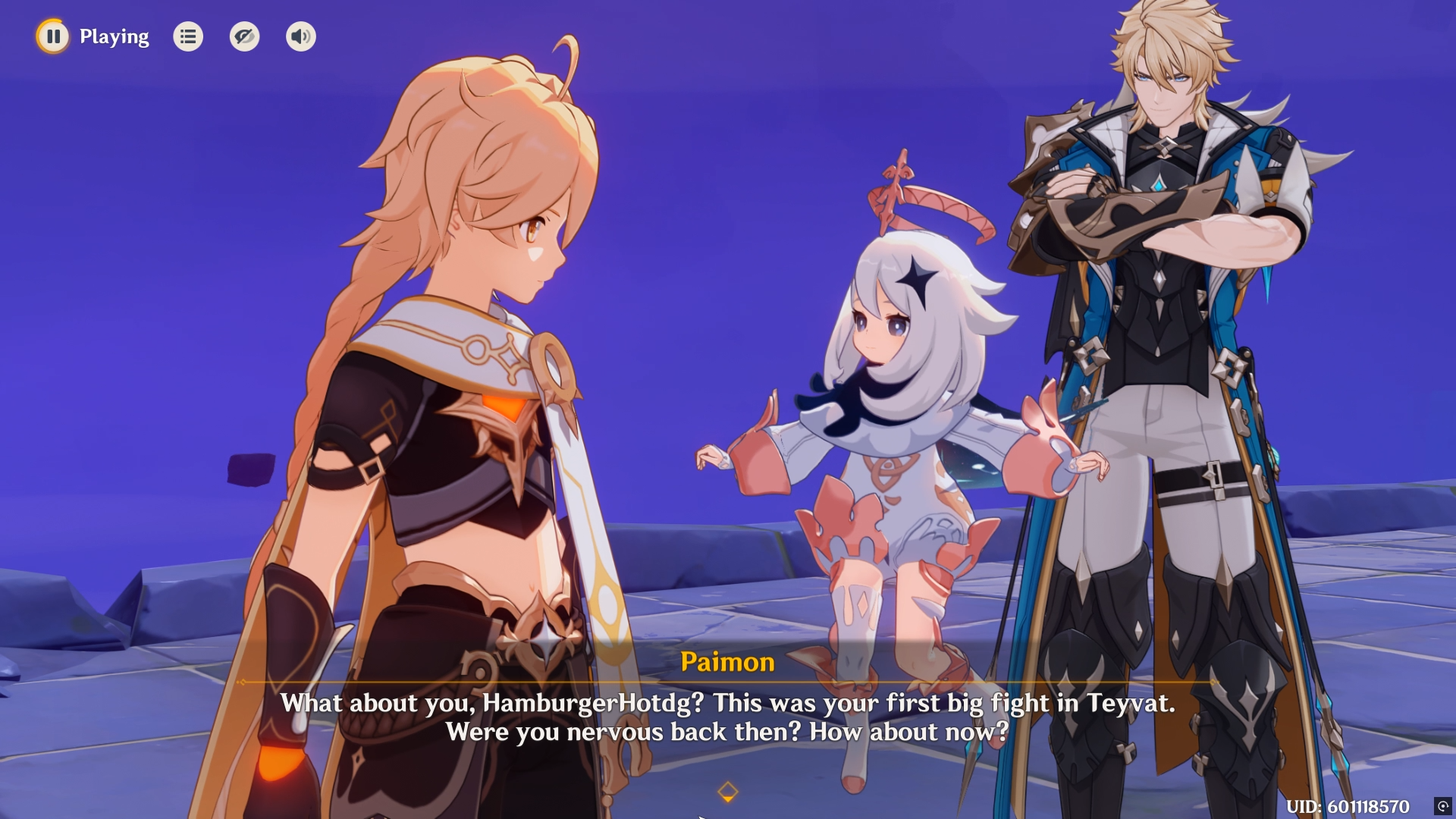Hide the dialogue interface
The image size is (1456, 819).
click(x=244, y=36)
